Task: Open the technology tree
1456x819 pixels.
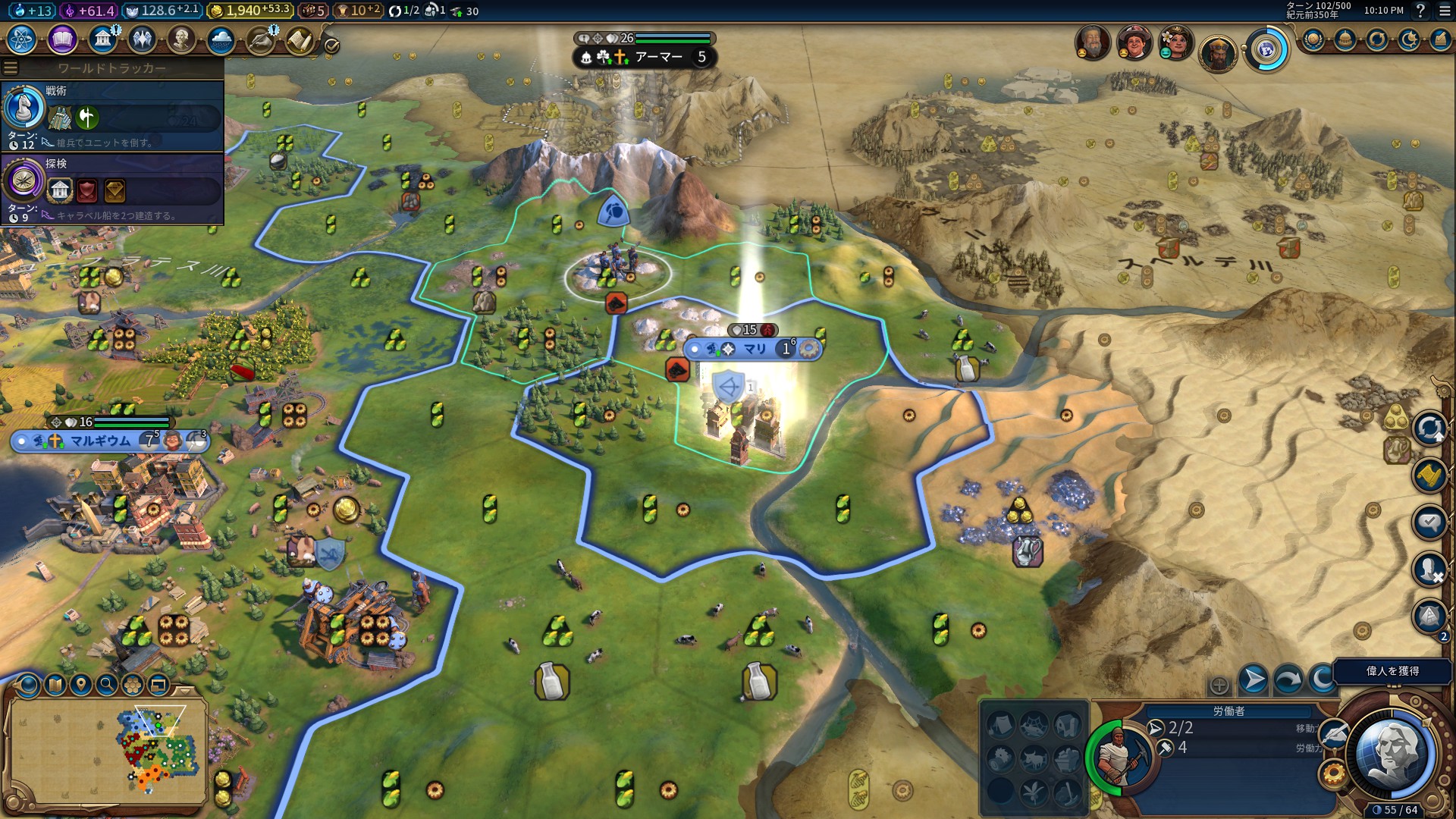Action: (21, 39)
